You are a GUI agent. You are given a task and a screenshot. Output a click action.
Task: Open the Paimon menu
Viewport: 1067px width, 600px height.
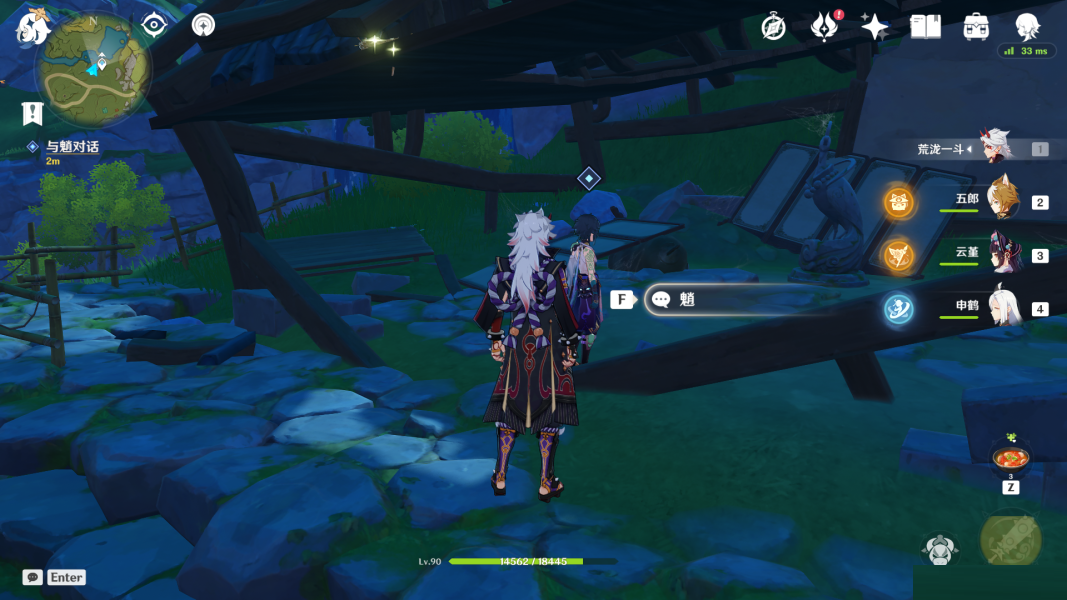coord(33,27)
